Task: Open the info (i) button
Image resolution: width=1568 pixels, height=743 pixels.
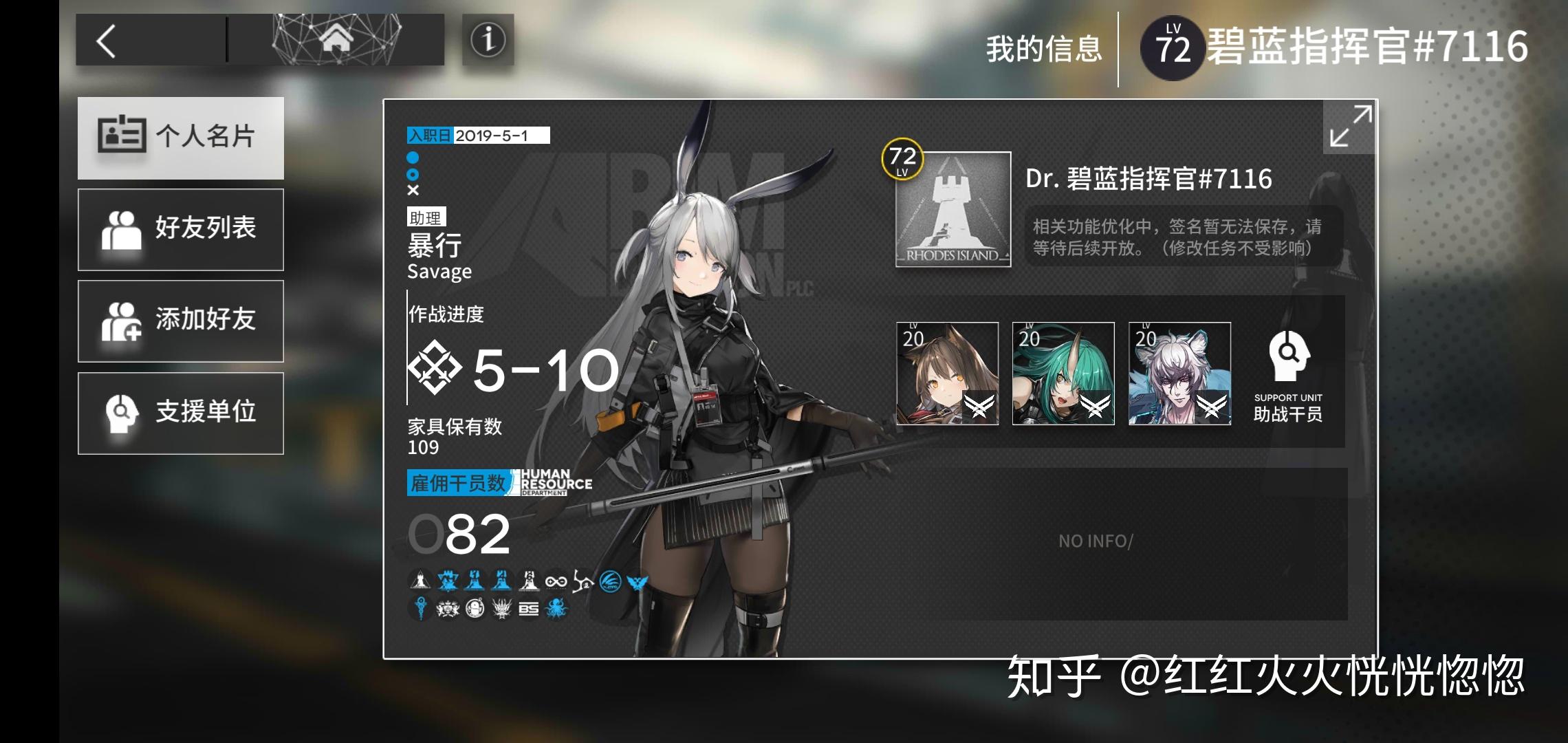Action: point(488,40)
